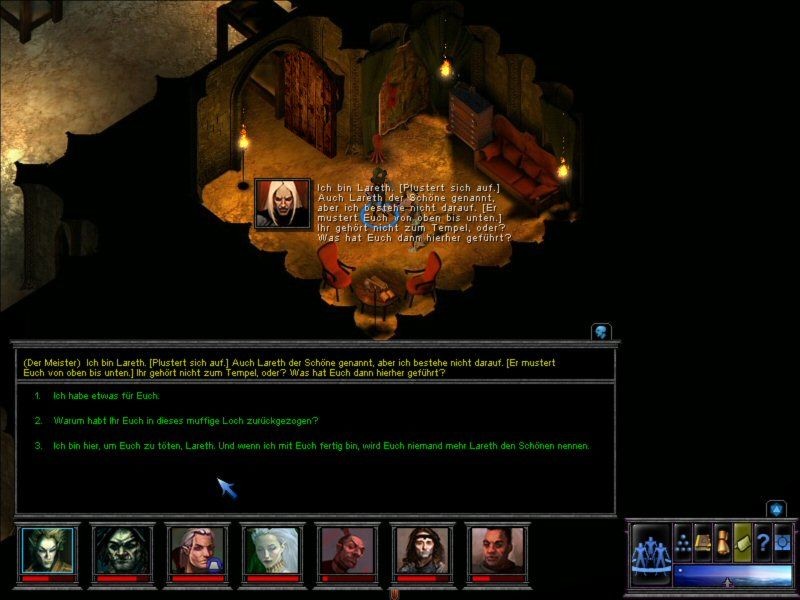
Task: Select the pale woman in white veil portrait
Action: tap(269, 549)
